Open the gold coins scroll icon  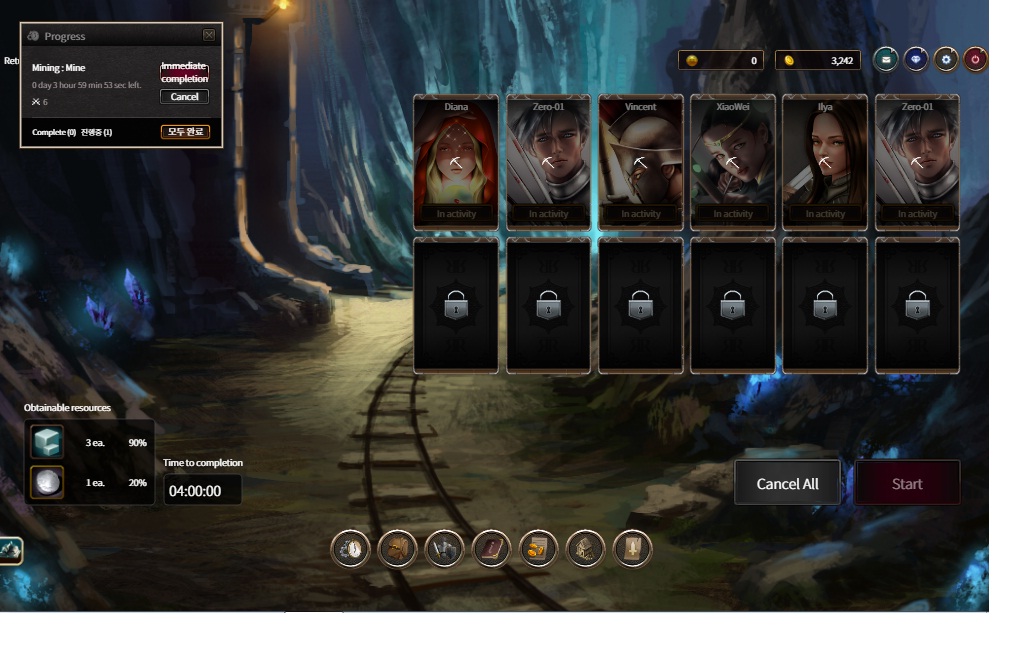(x=538, y=549)
